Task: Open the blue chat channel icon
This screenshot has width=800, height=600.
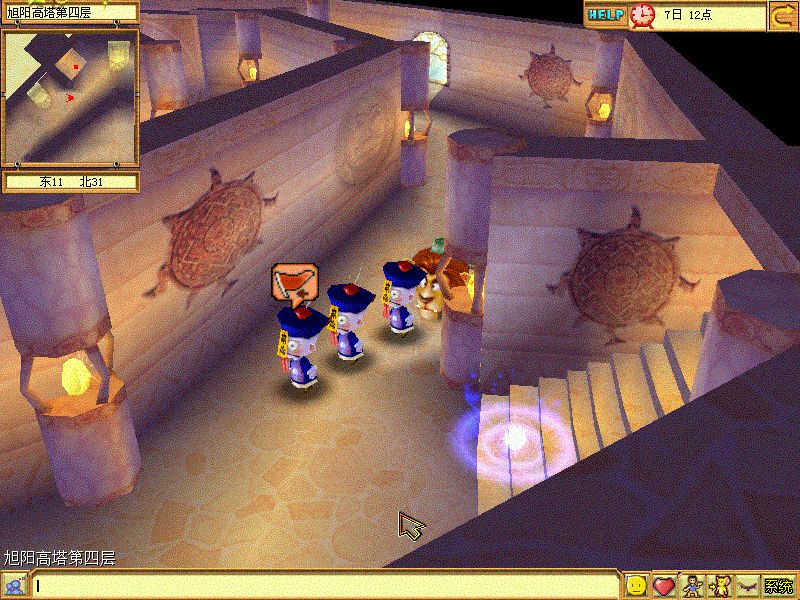Action: (13, 586)
